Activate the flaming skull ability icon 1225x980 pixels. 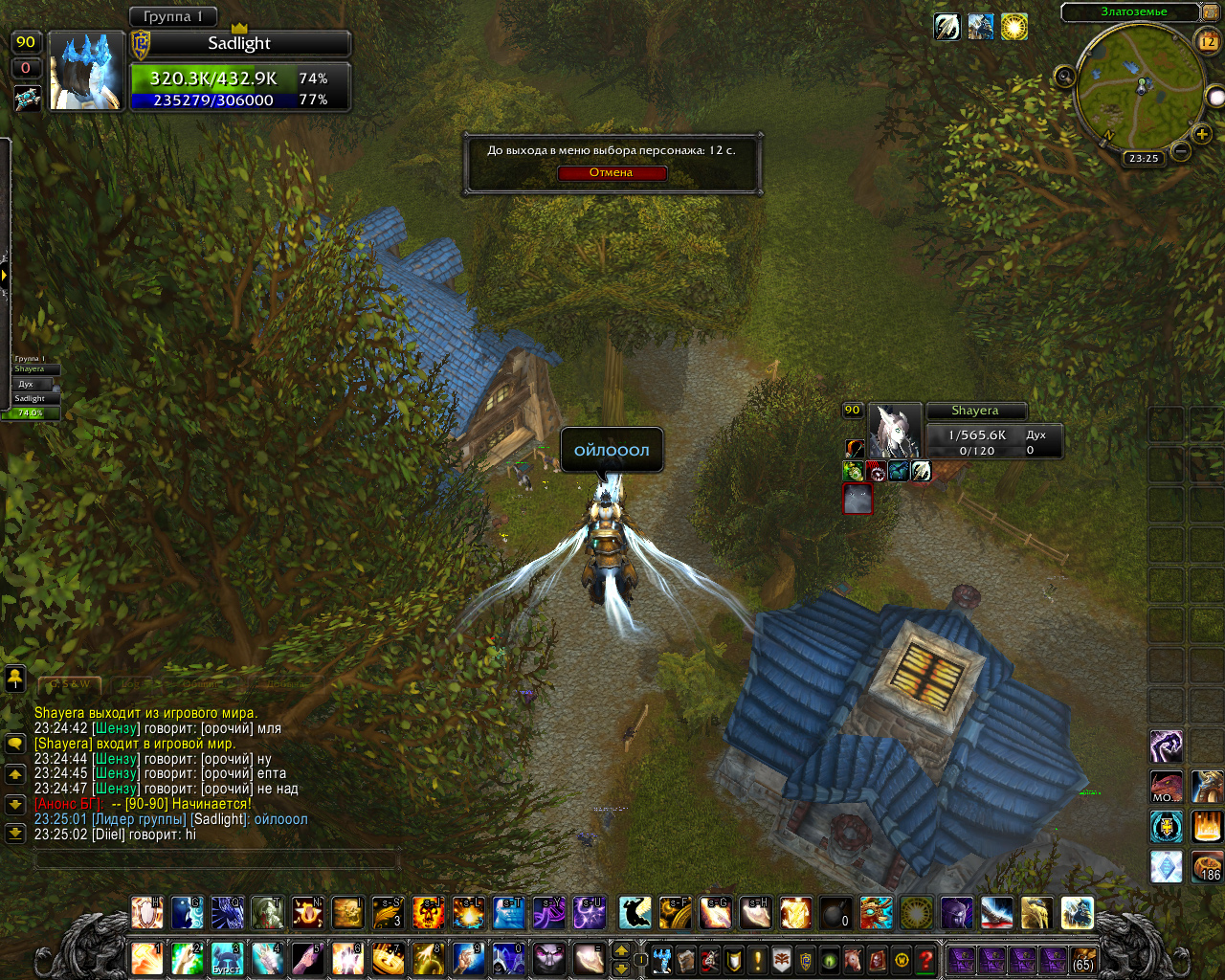tap(428, 913)
